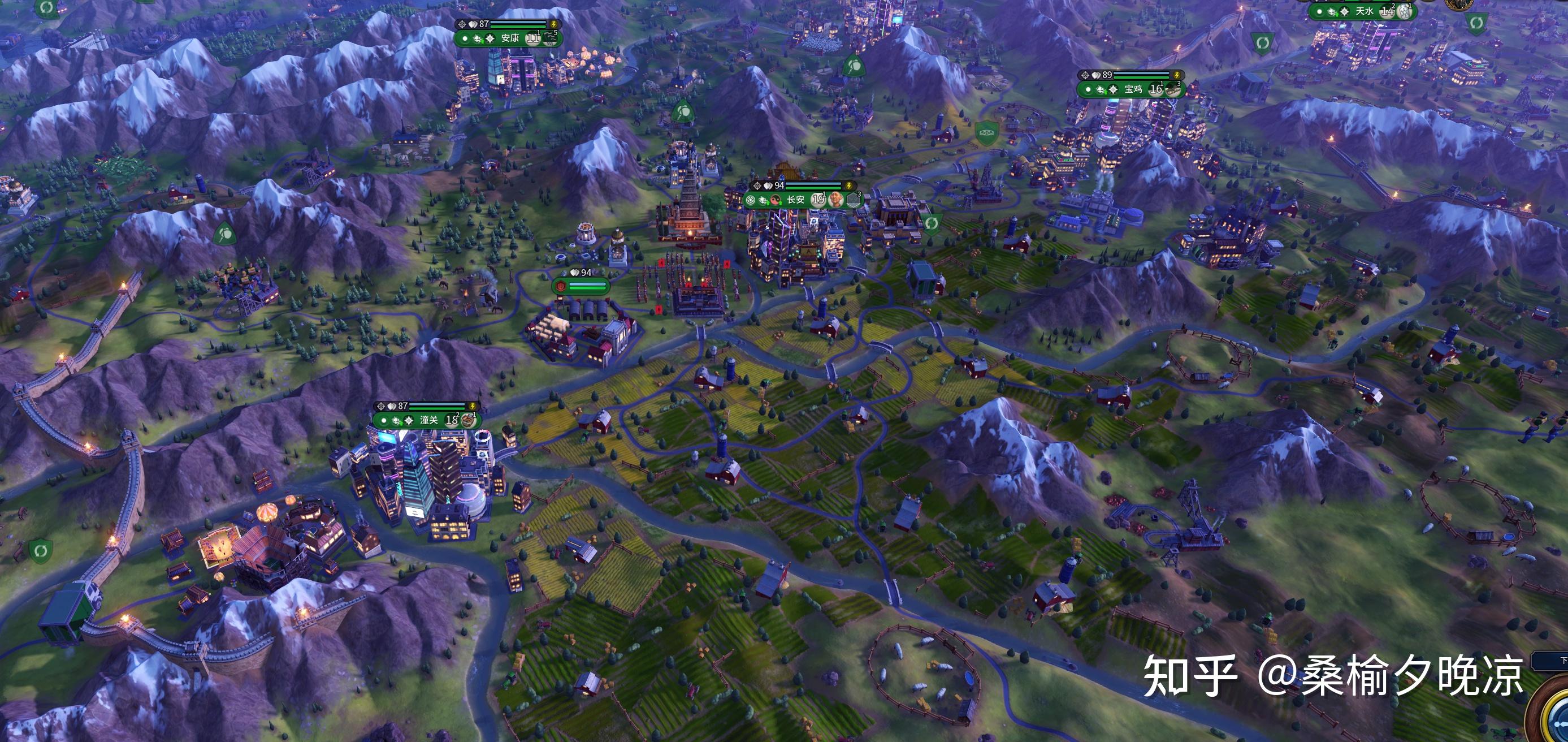Screen dimensions: 1568x742
Task: Select the encampment district banner showing 94
Action: (579, 285)
